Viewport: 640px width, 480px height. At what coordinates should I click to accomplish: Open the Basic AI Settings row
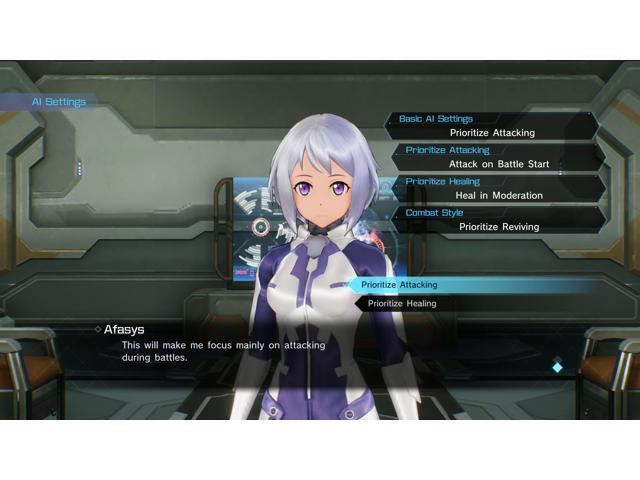(492, 126)
